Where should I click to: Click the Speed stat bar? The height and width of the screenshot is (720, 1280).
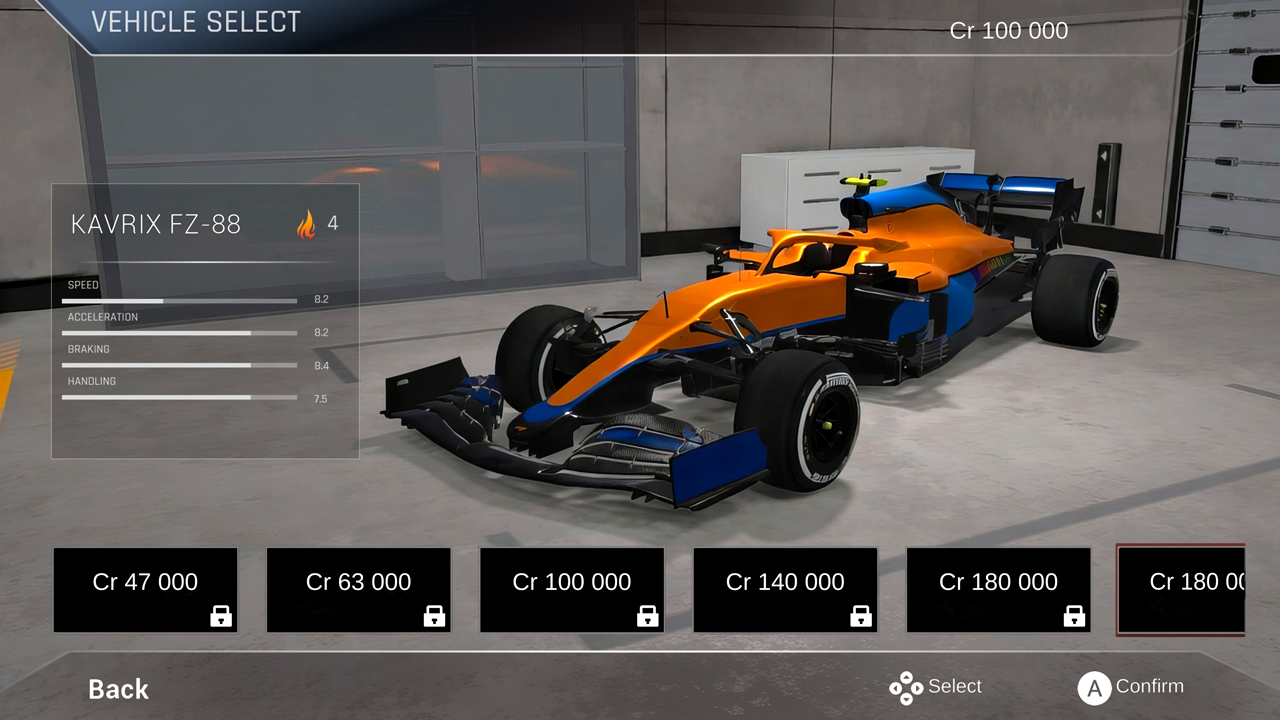click(x=179, y=301)
